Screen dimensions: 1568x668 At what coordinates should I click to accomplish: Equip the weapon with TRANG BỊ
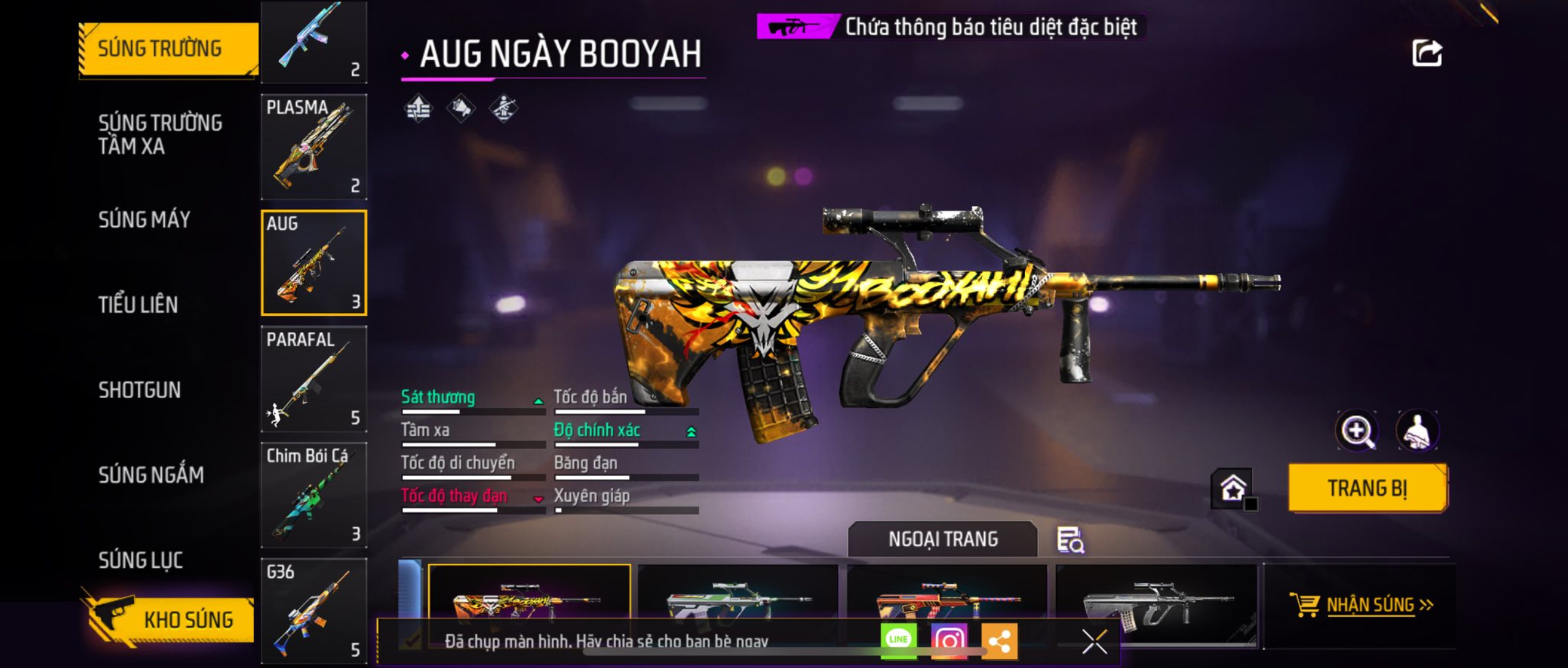click(1368, 488)
